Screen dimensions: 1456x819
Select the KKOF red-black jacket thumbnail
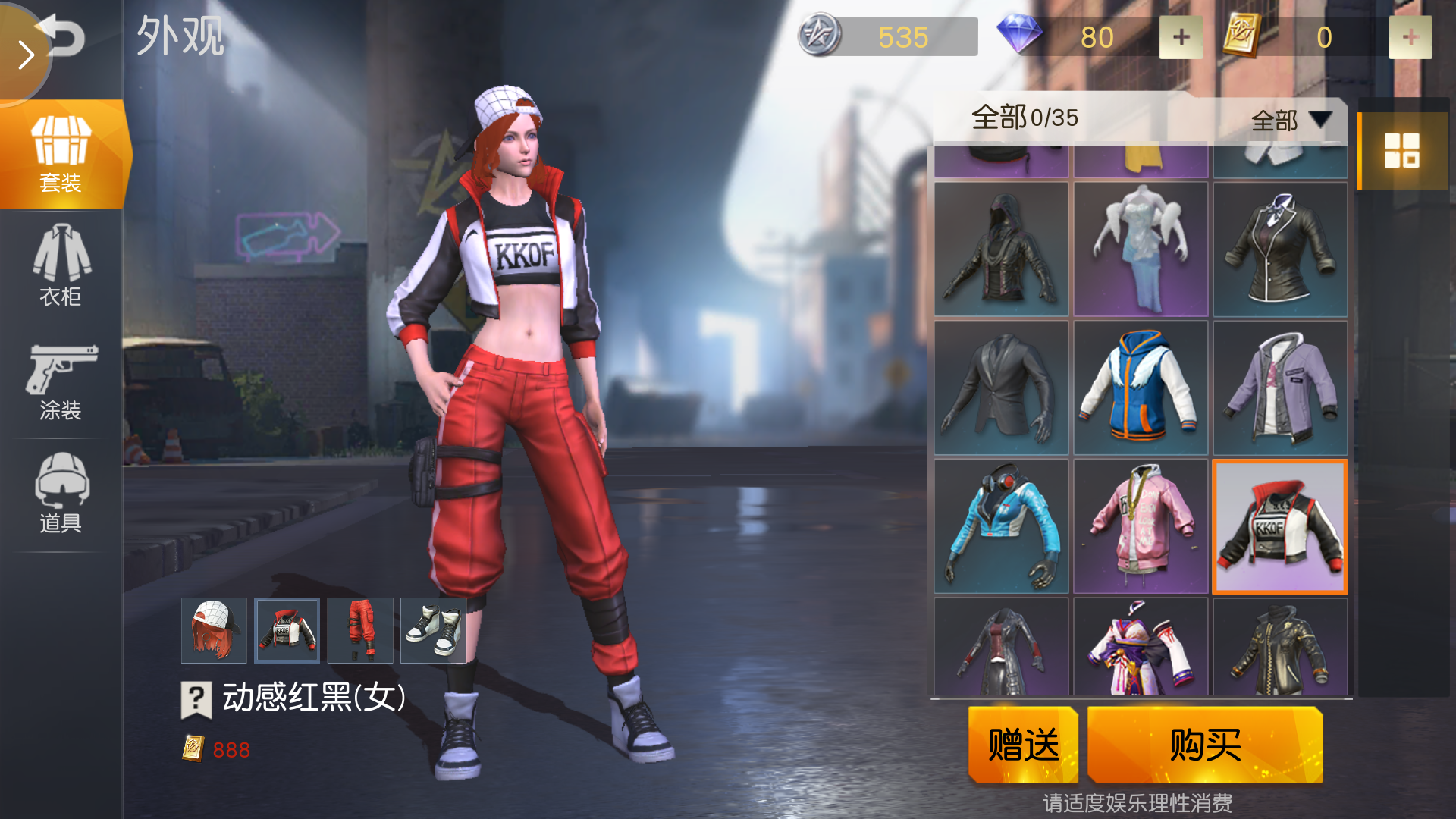click(1280, 526)
